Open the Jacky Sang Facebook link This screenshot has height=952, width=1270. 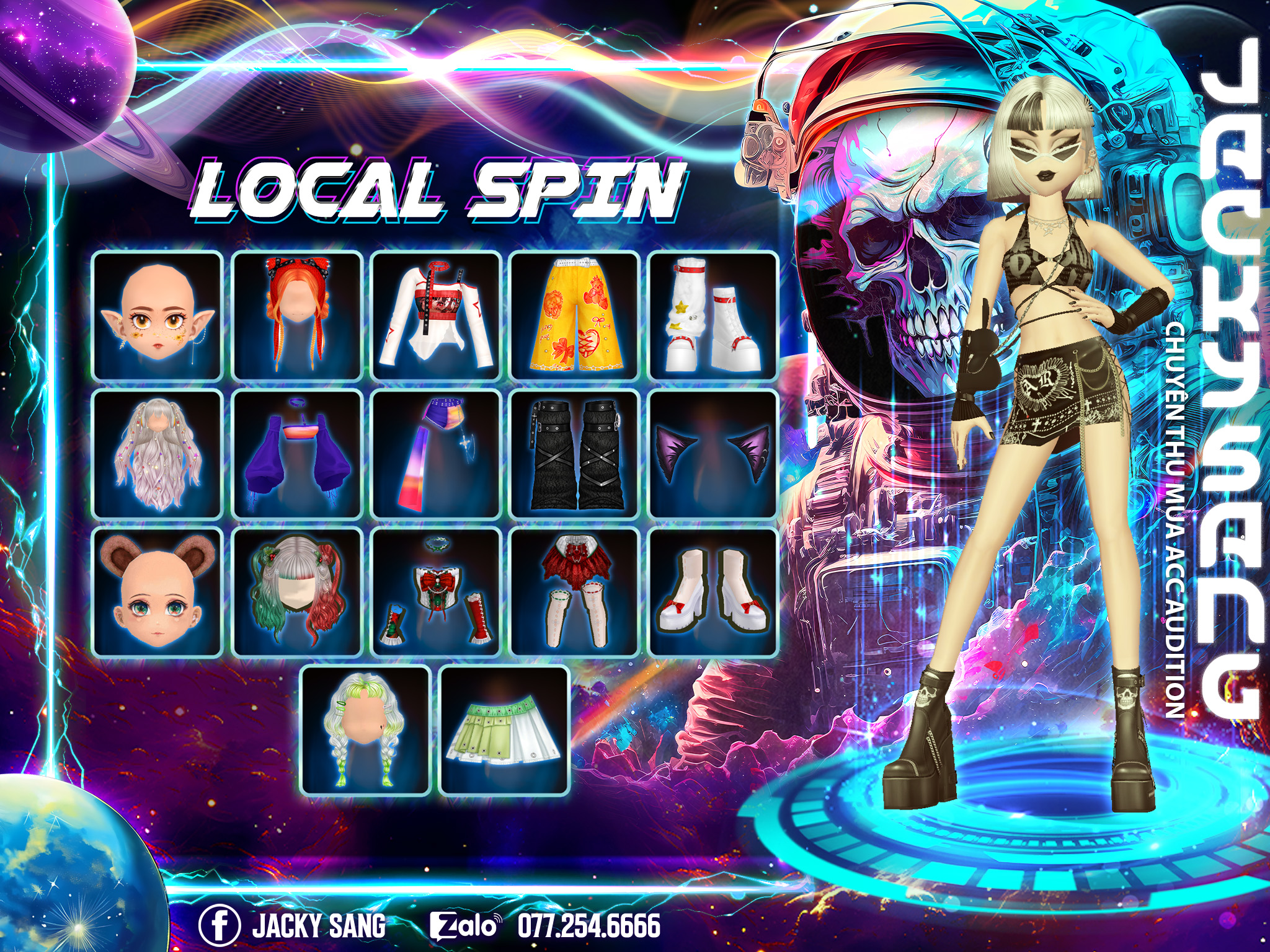pos(293,925)
